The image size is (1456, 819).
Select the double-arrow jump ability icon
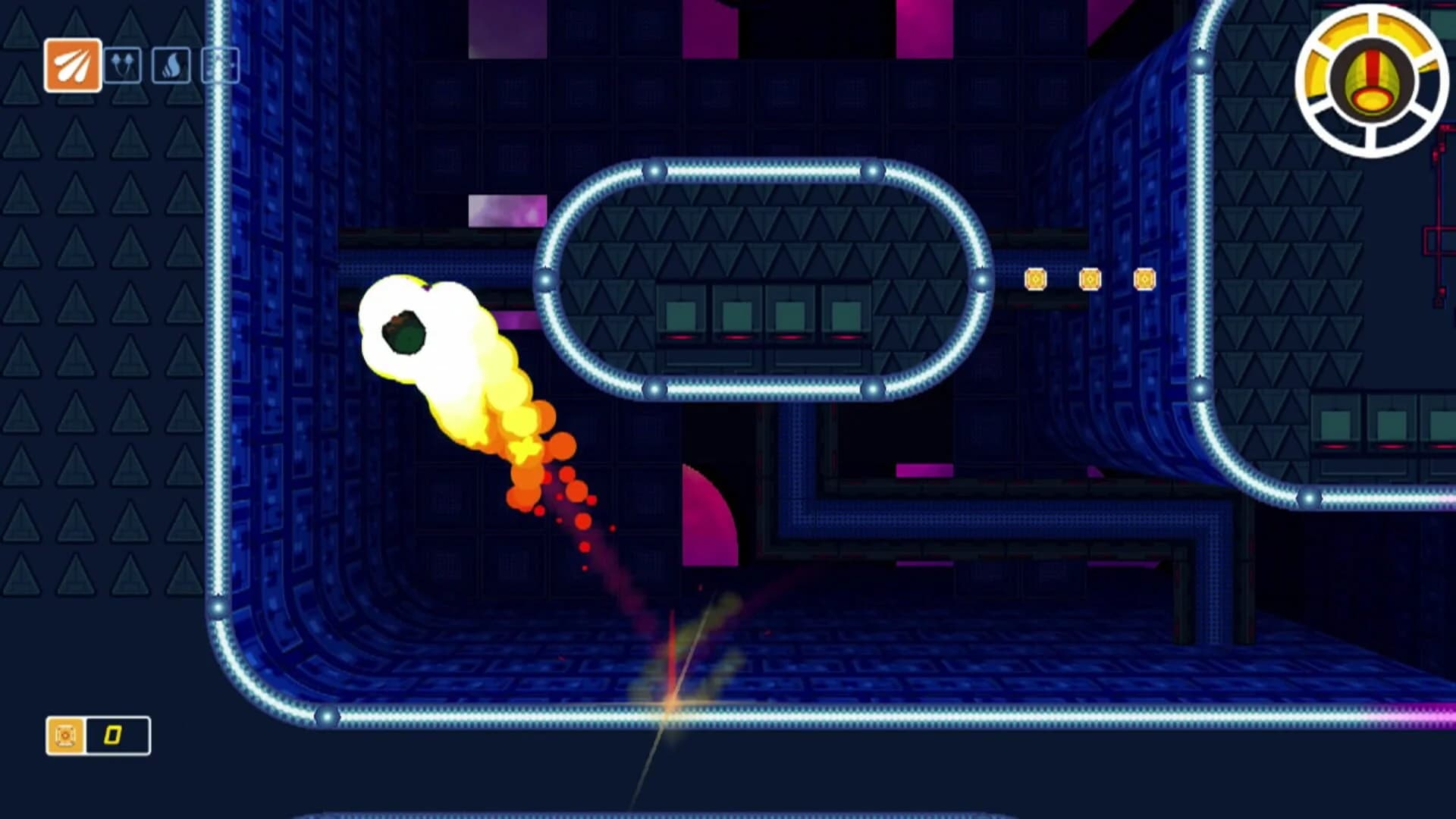click(x=123, y=65)
